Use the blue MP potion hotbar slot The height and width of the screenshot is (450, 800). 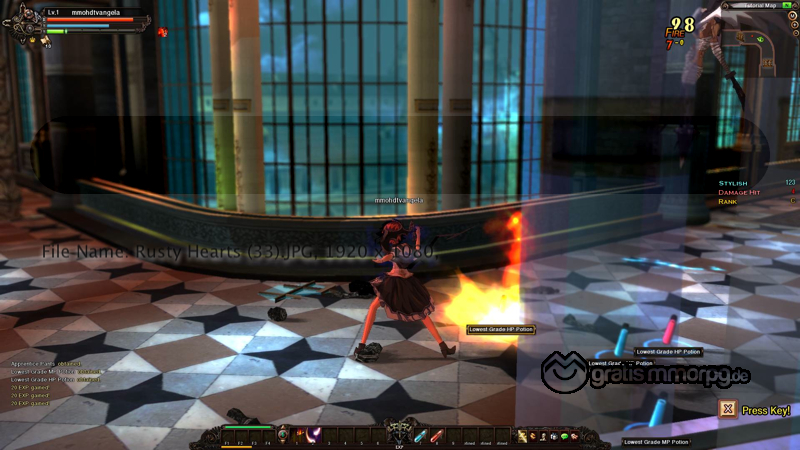(420, 434)
